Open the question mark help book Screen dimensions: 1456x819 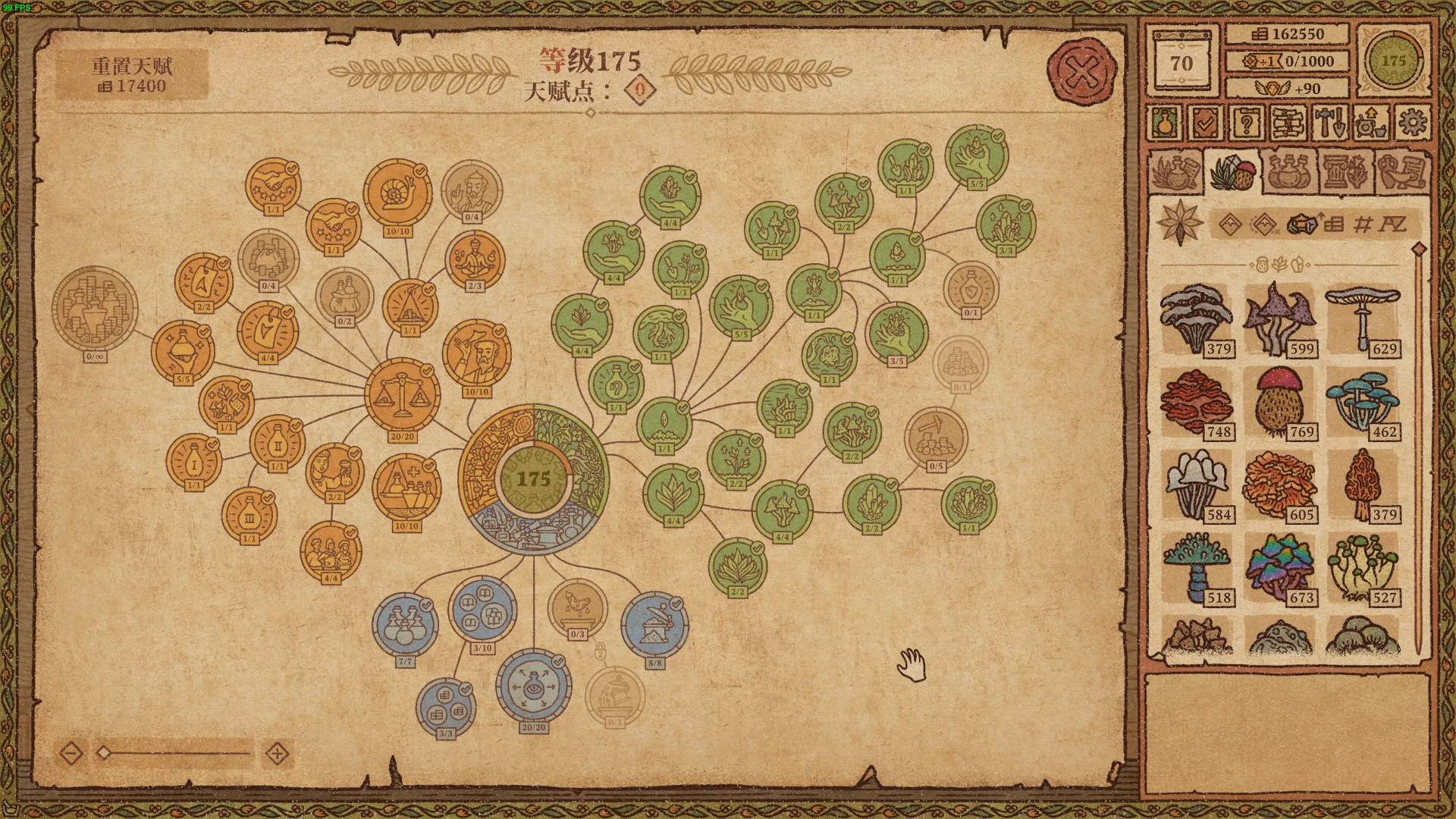[x=1247, y=121]
